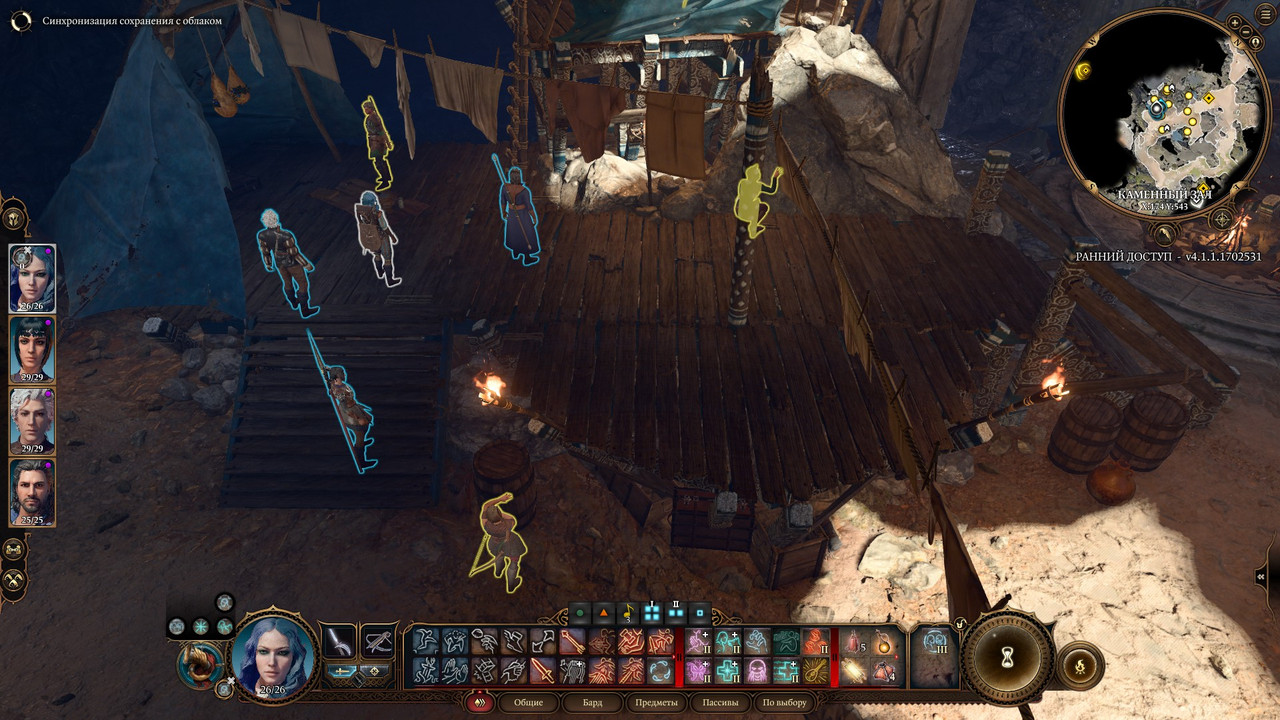Use the item slot showing count 5
Image resolution: width=1280 pixels, height=720 pixels.
tap(854, 642)
